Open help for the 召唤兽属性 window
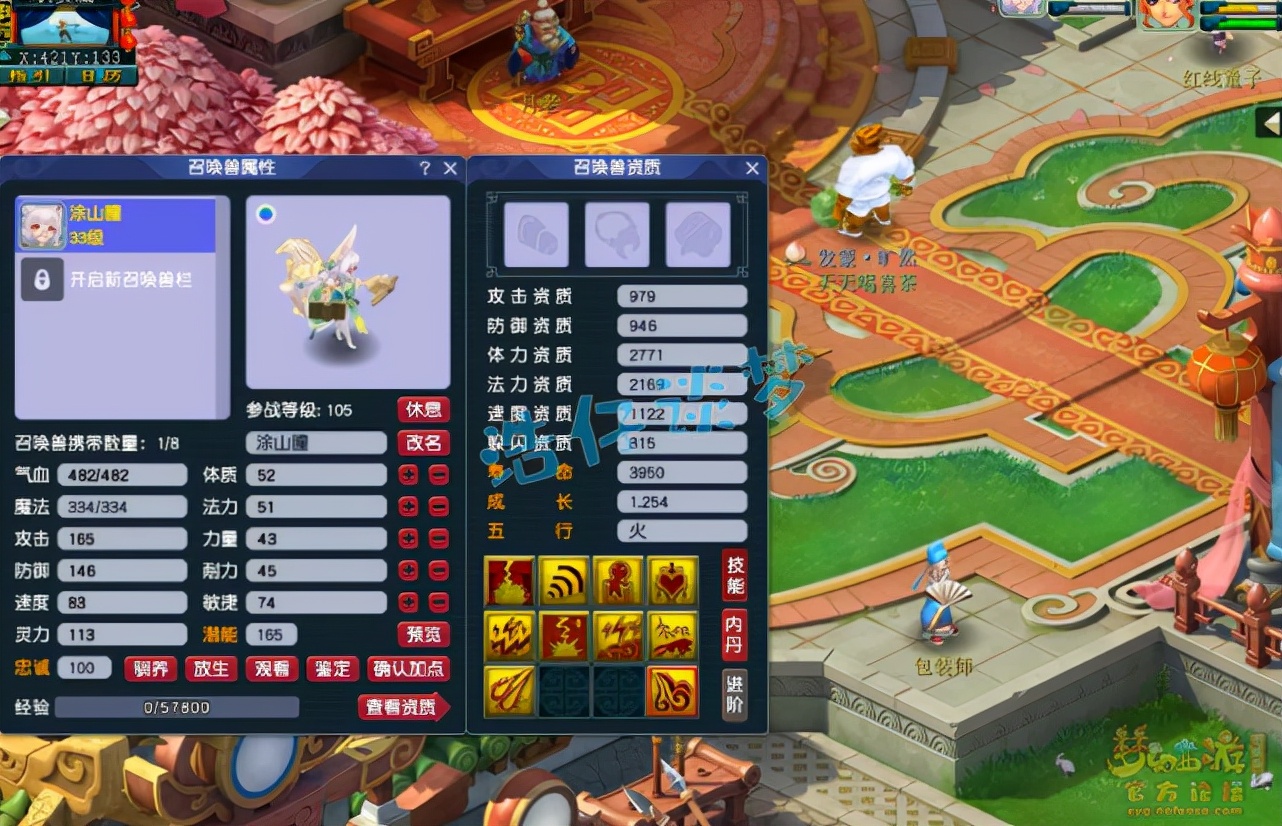Viewport: 1282px width, 826px height. pyautogui.click(x=425, y=169)
